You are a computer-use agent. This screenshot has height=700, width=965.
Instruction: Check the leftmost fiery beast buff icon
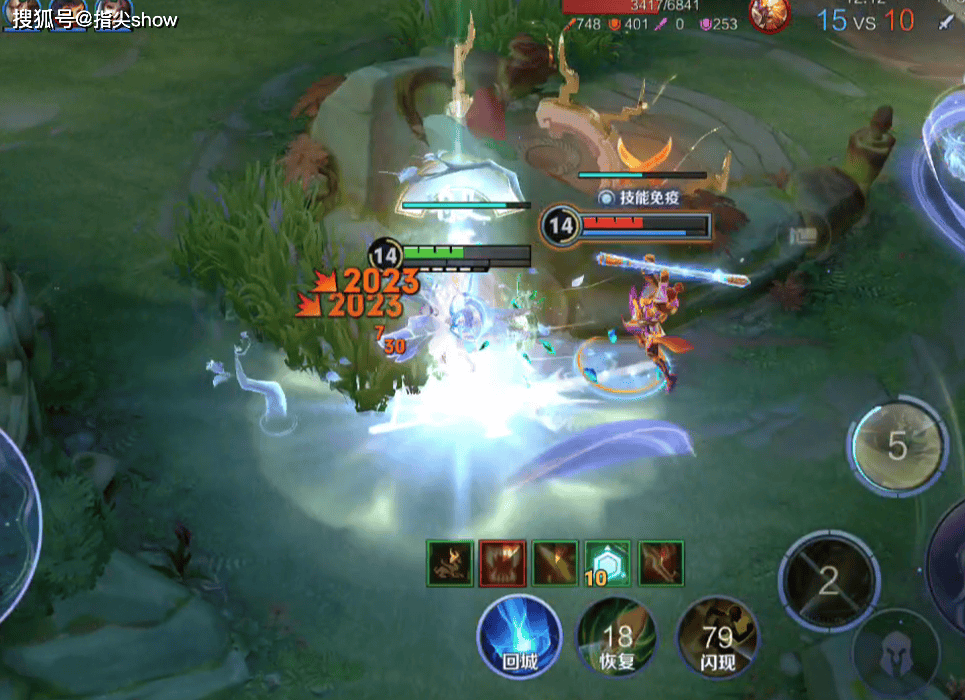pos(449,563)
